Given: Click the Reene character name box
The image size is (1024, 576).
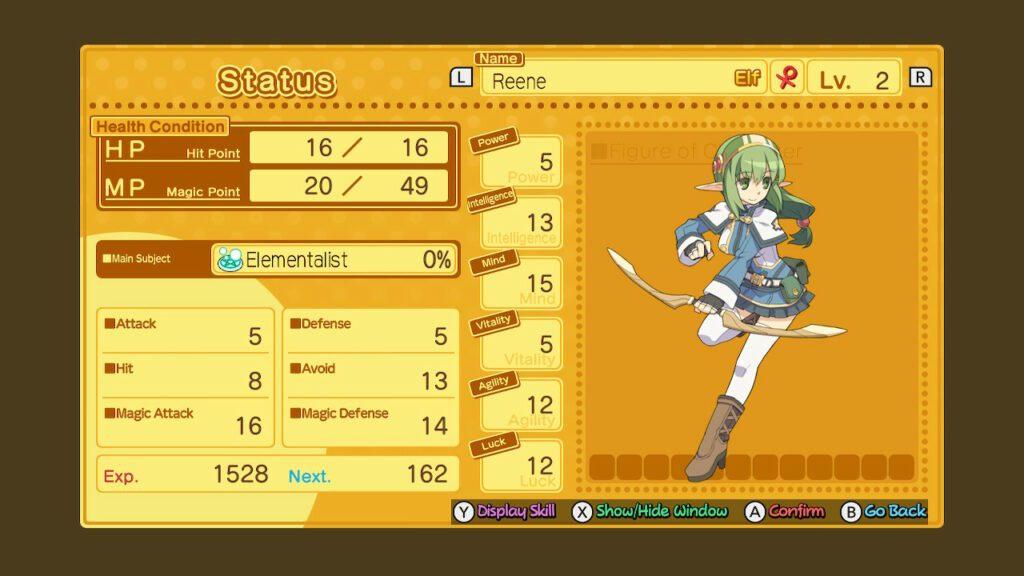Looking at the screenshot, I should (x=621, y=80).
